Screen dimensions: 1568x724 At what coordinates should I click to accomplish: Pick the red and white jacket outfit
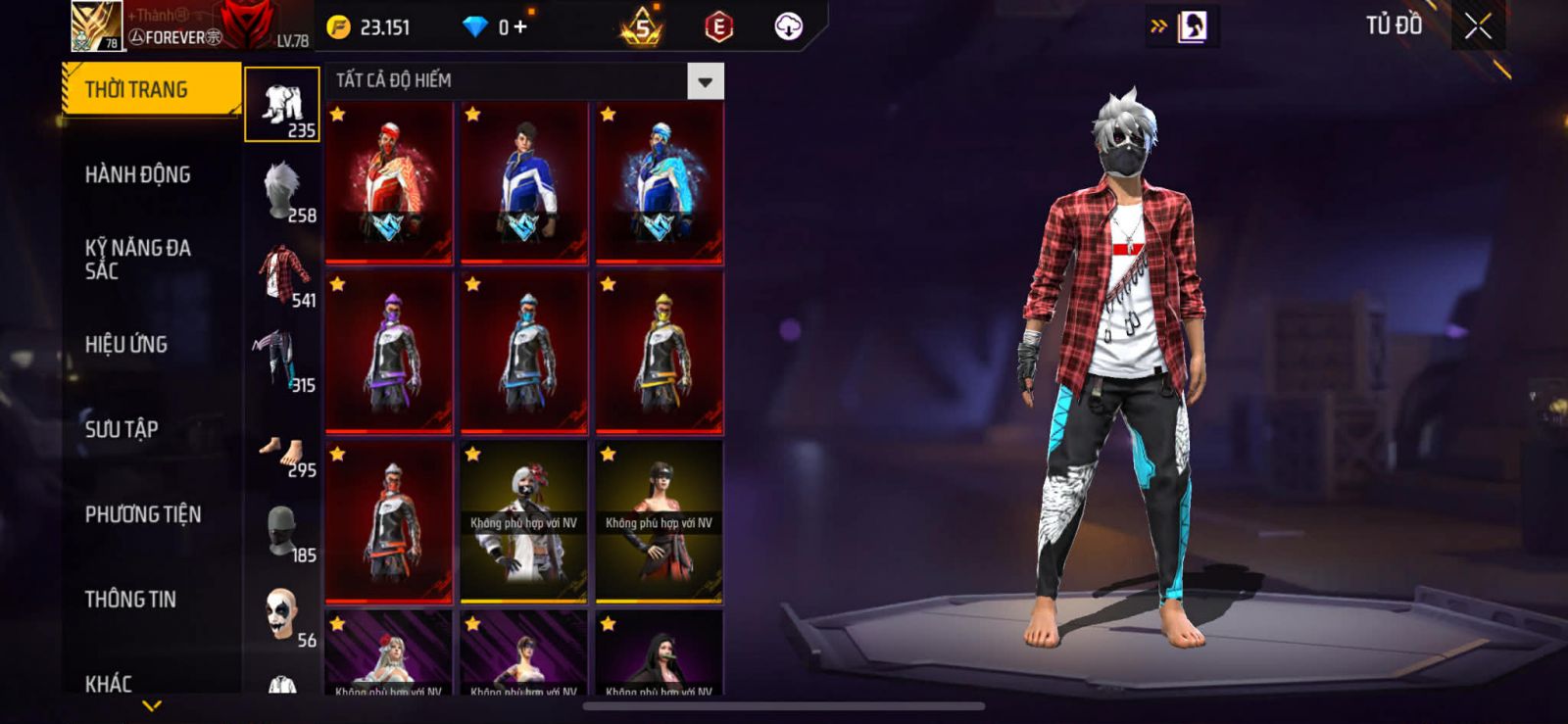click(389, 183)
